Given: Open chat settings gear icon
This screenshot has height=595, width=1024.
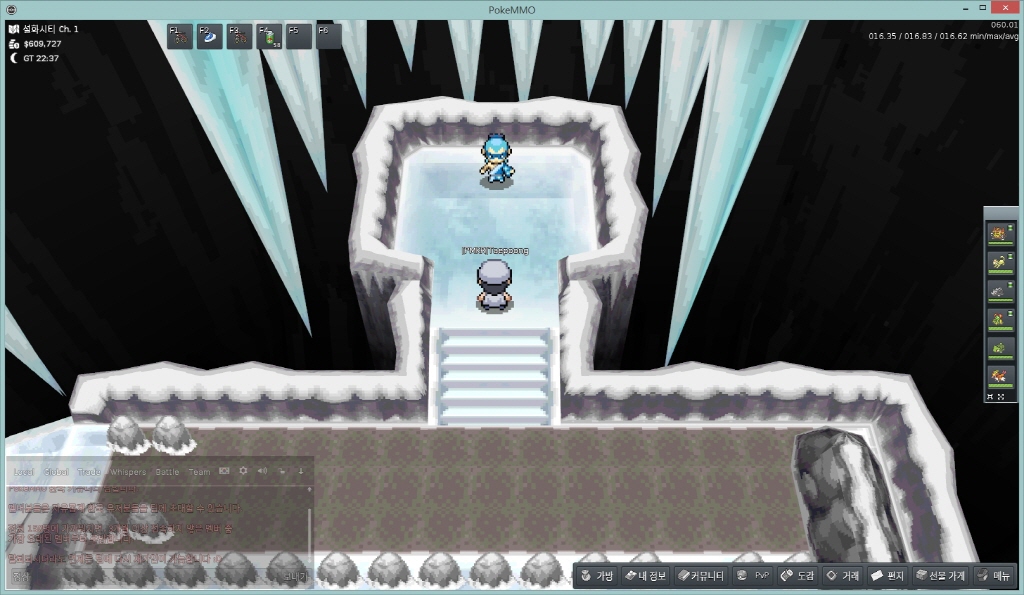Looking at the screenshot, I should click(x=243, y=471).
